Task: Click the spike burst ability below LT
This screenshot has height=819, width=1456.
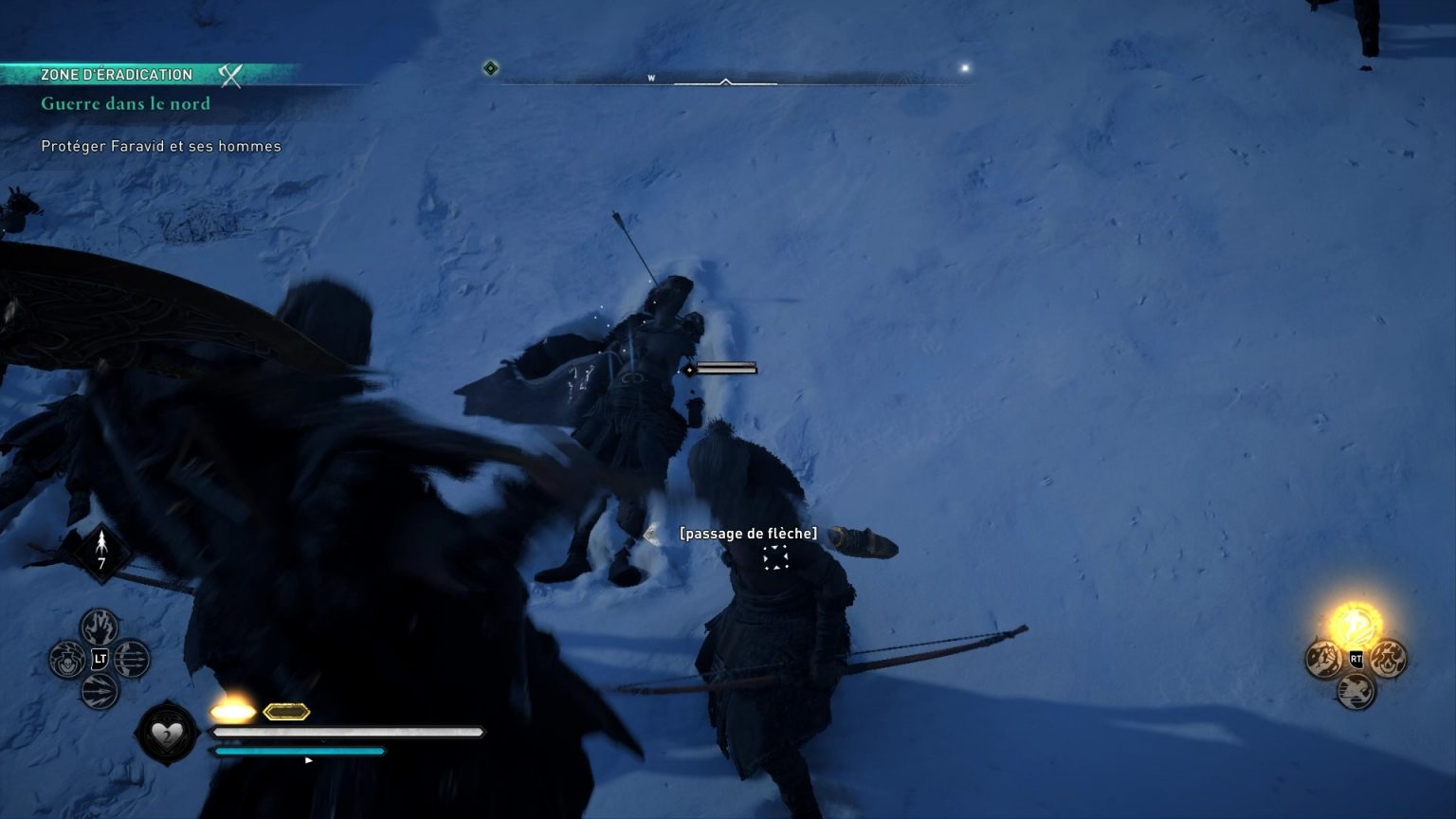Action: [x=99, y=692]
